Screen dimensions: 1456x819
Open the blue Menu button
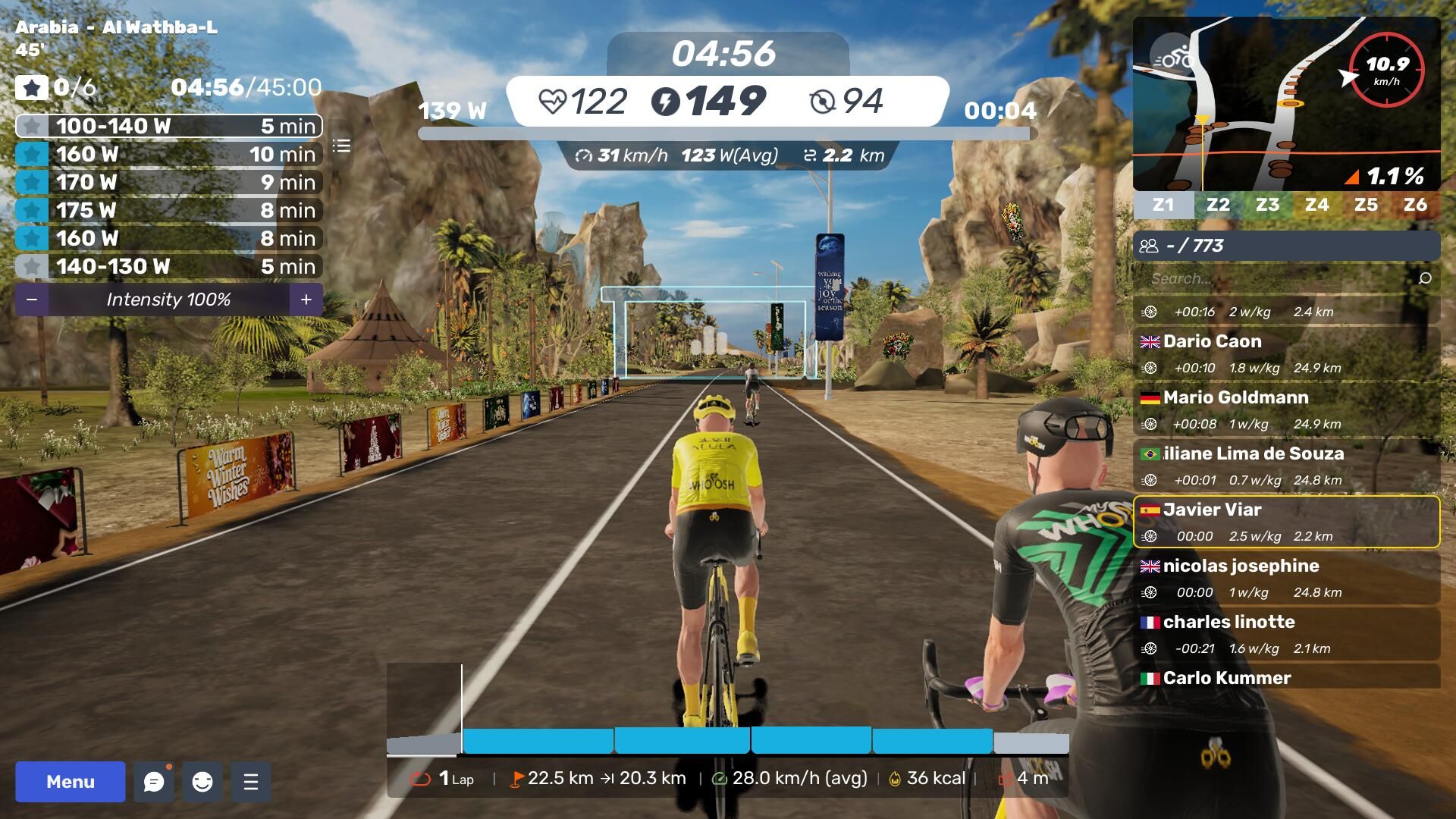pyautogui.click(x=70, y=782)
